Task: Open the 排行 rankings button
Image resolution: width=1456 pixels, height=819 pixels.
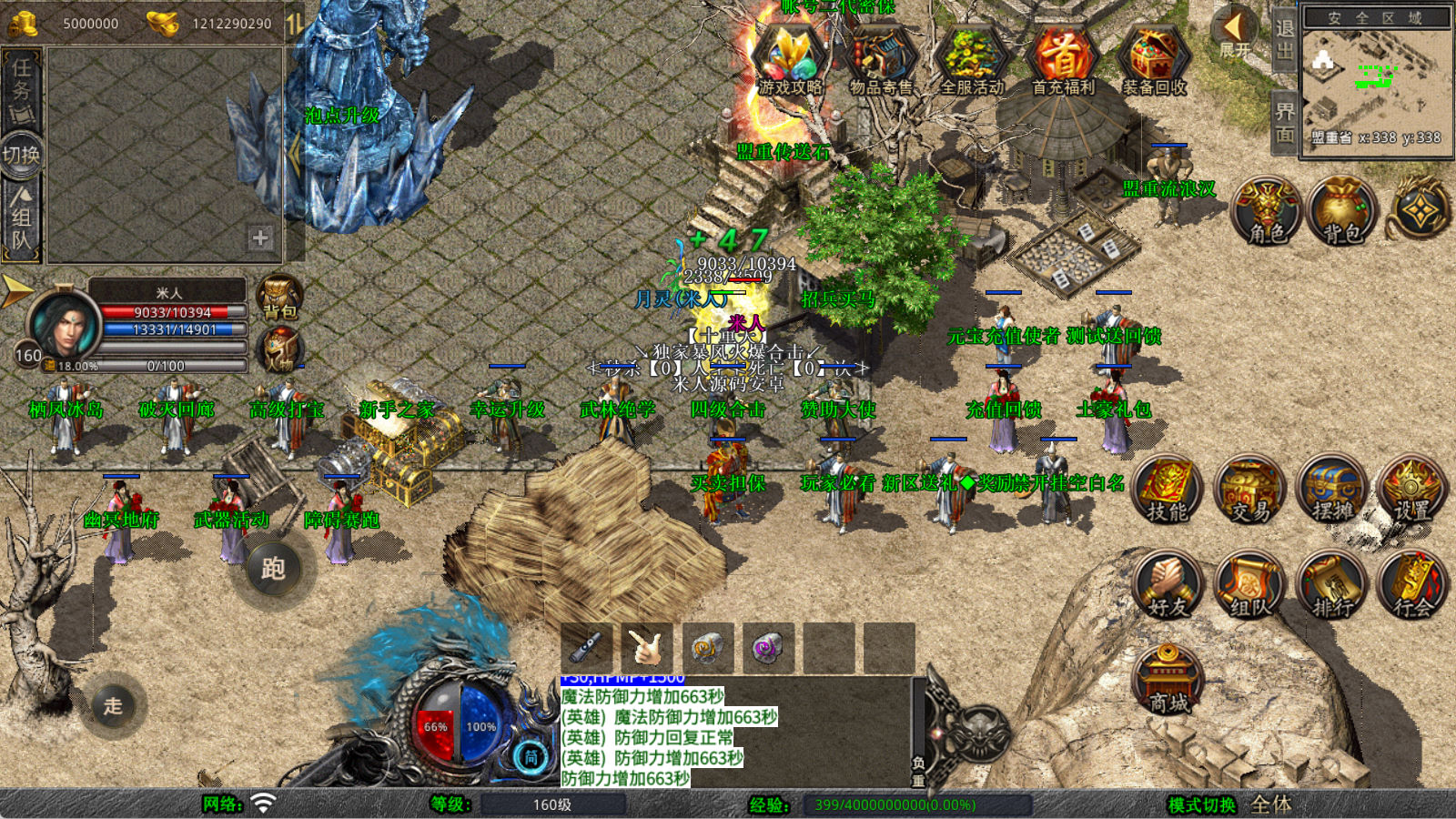Action: coord(1332,585)
